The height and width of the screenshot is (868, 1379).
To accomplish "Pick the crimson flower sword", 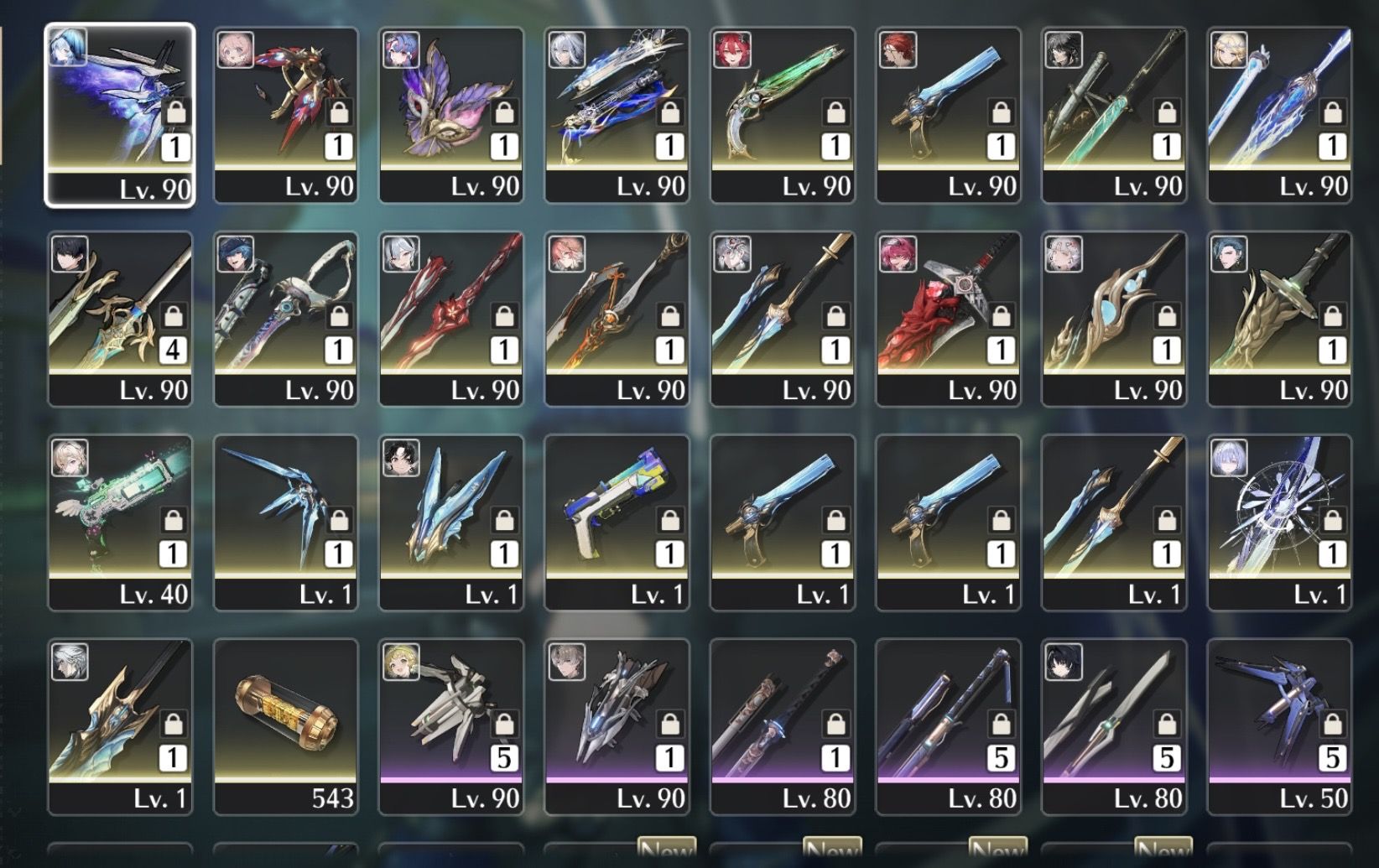I will coord(451,318).
